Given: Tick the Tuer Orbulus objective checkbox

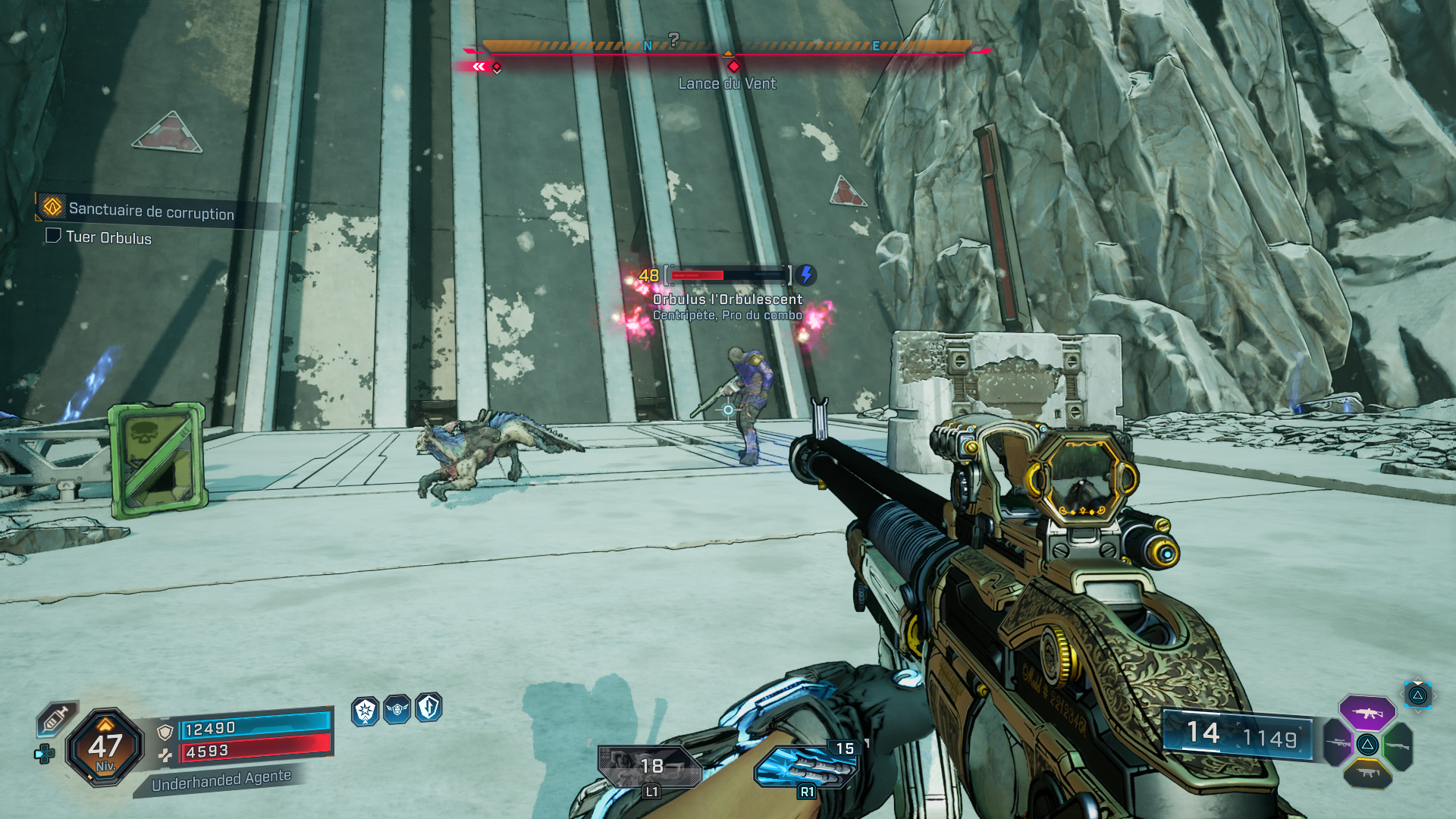Looking at the screenshot, I should click(x=53, y=236).
